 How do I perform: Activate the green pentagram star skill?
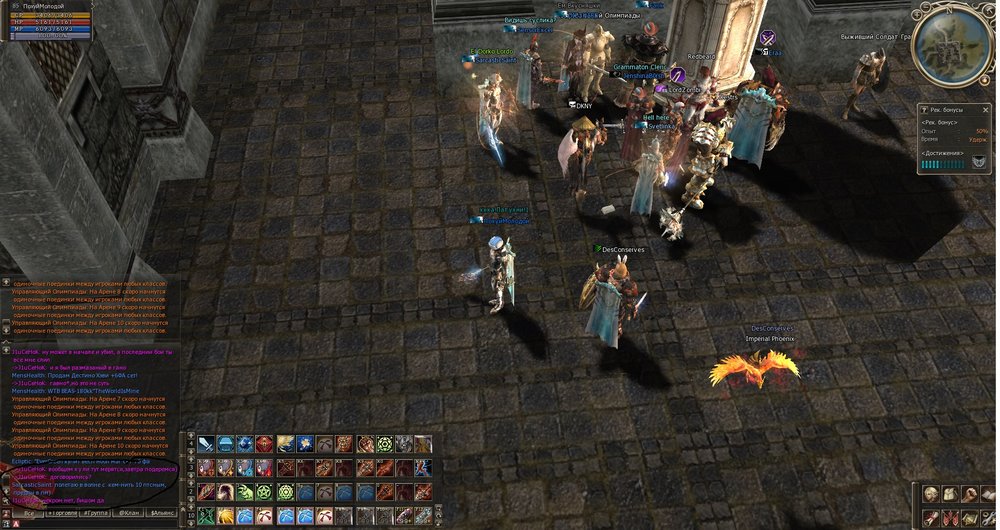click(263, 492)
